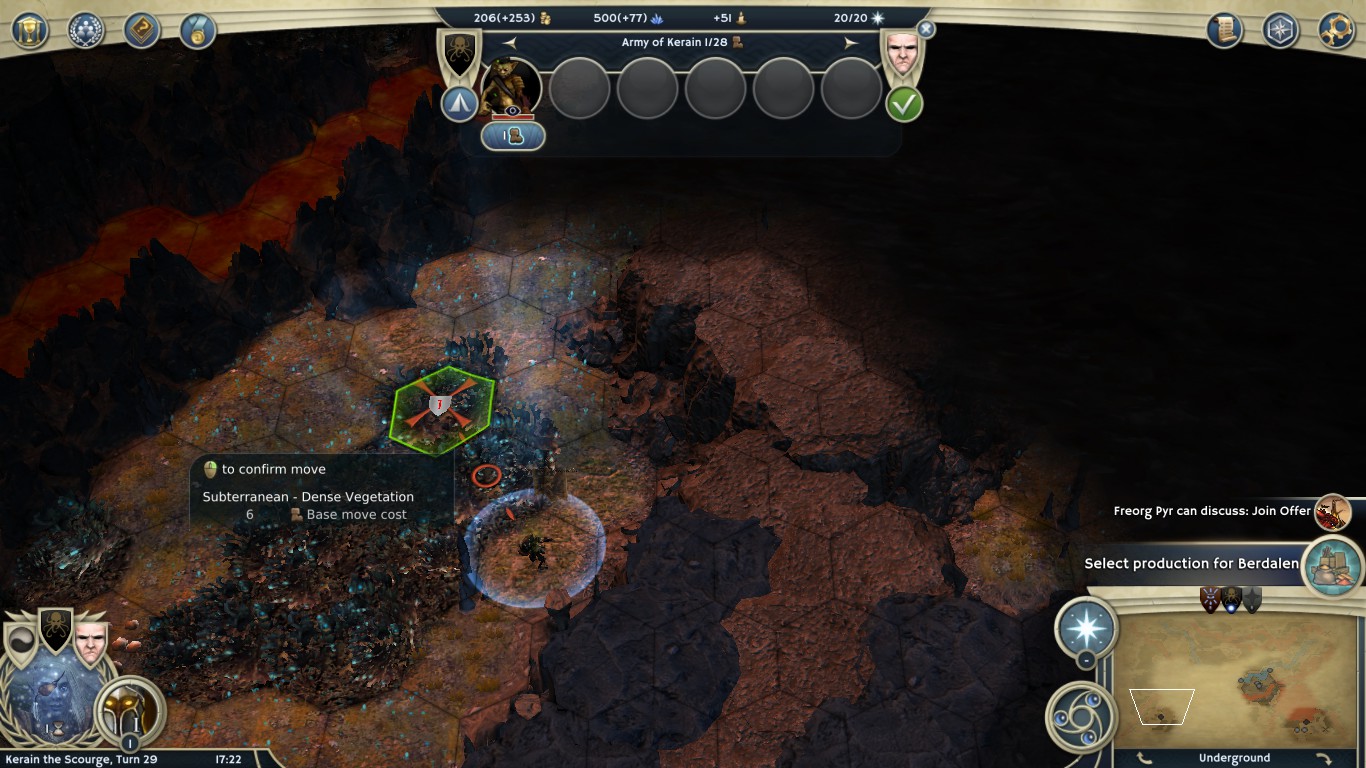
Task: Select the goblin hero unit portrait
Action: 511,88
